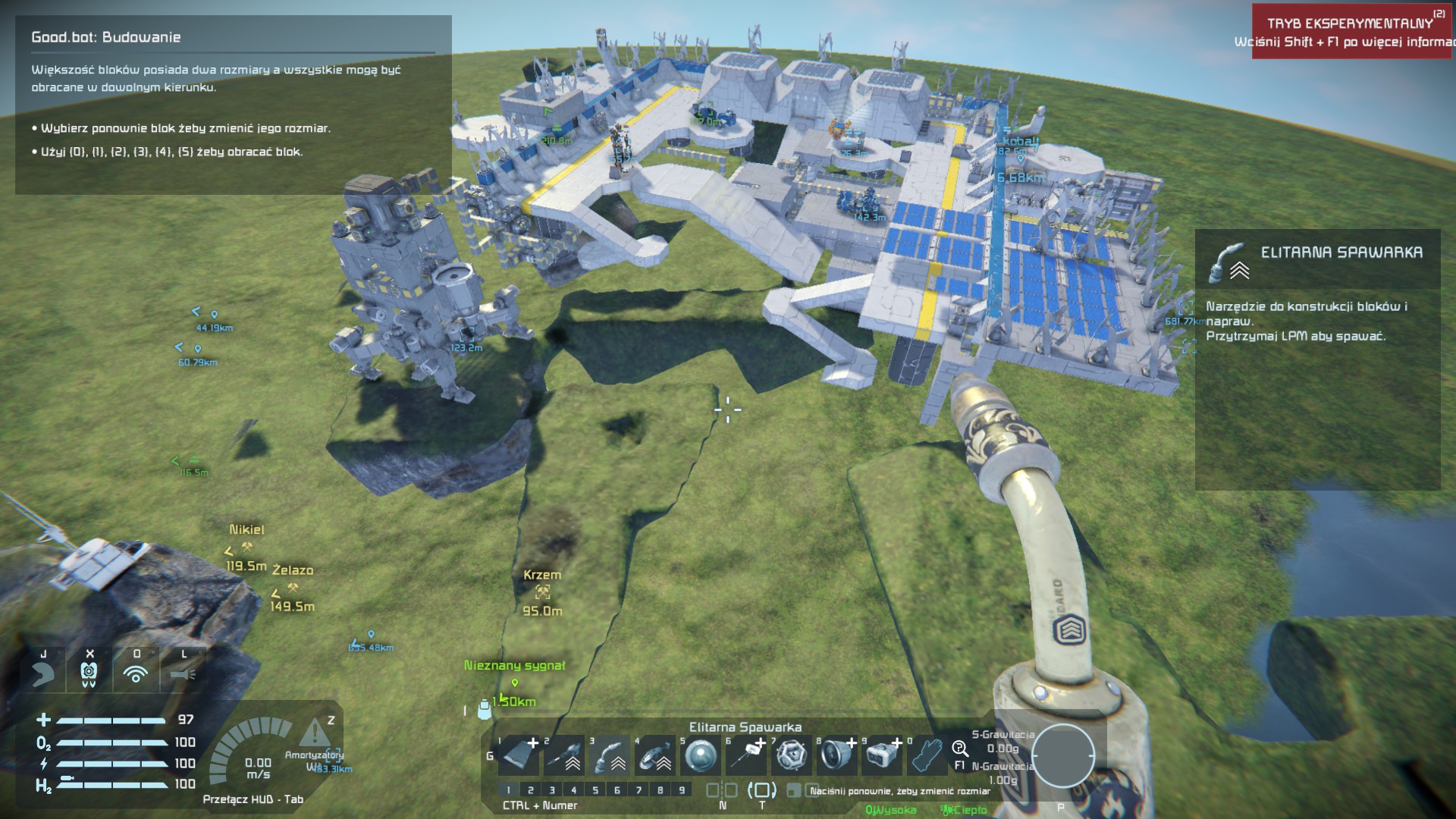Toggle the broadcasting signal icon
This screenshot has width=1456, height=819.
[136, 673]
